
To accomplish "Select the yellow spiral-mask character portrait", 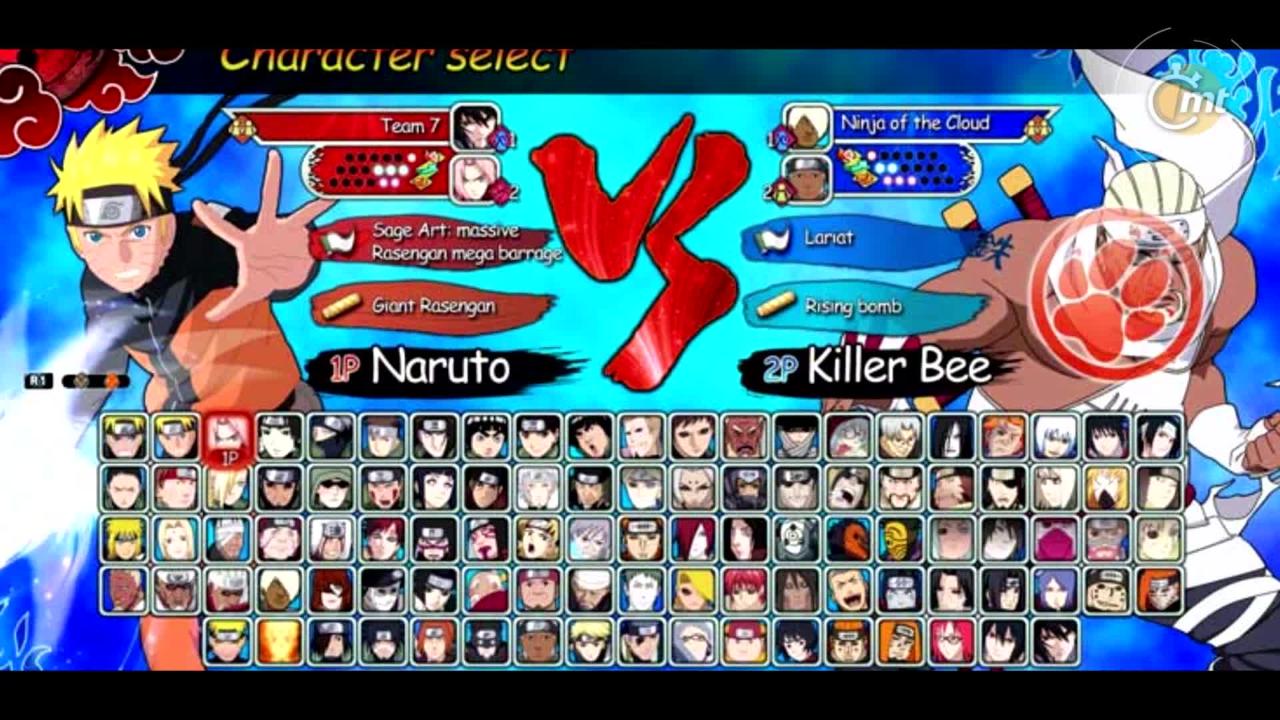I will [900, 539].
